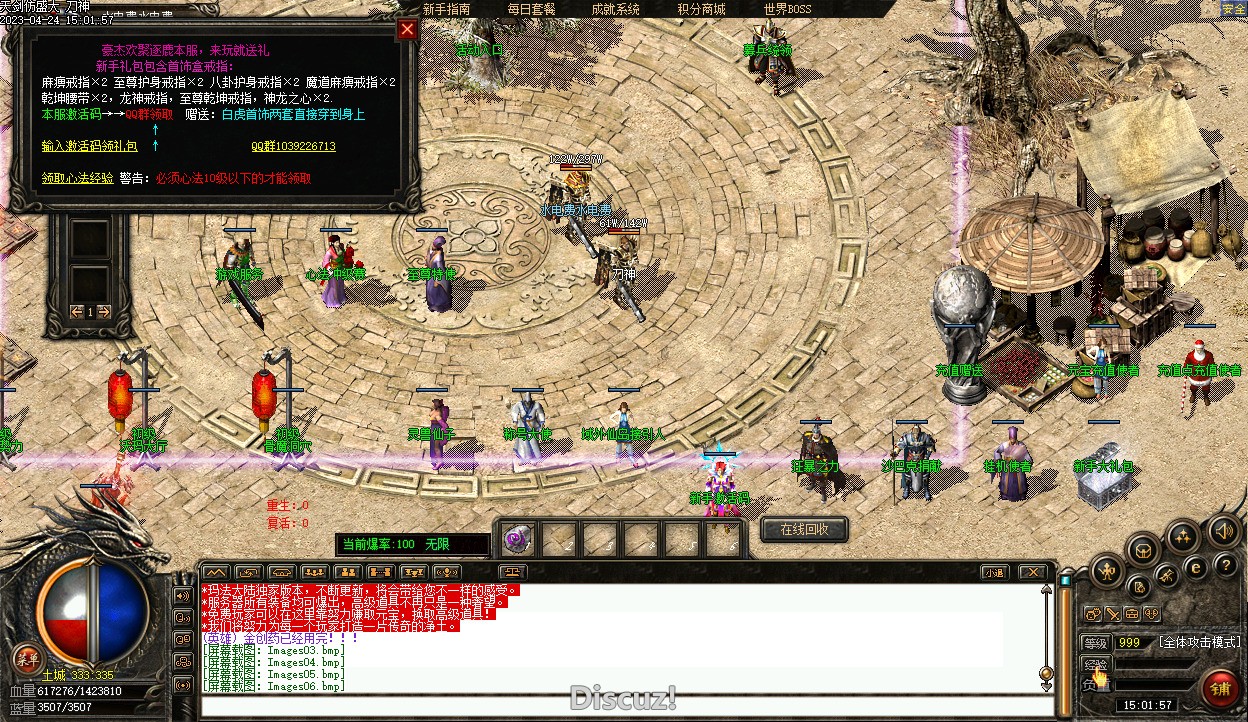This screenshot has height=722, width=1248.
Task: Click the chat text input box
Action: coord(620,706)
